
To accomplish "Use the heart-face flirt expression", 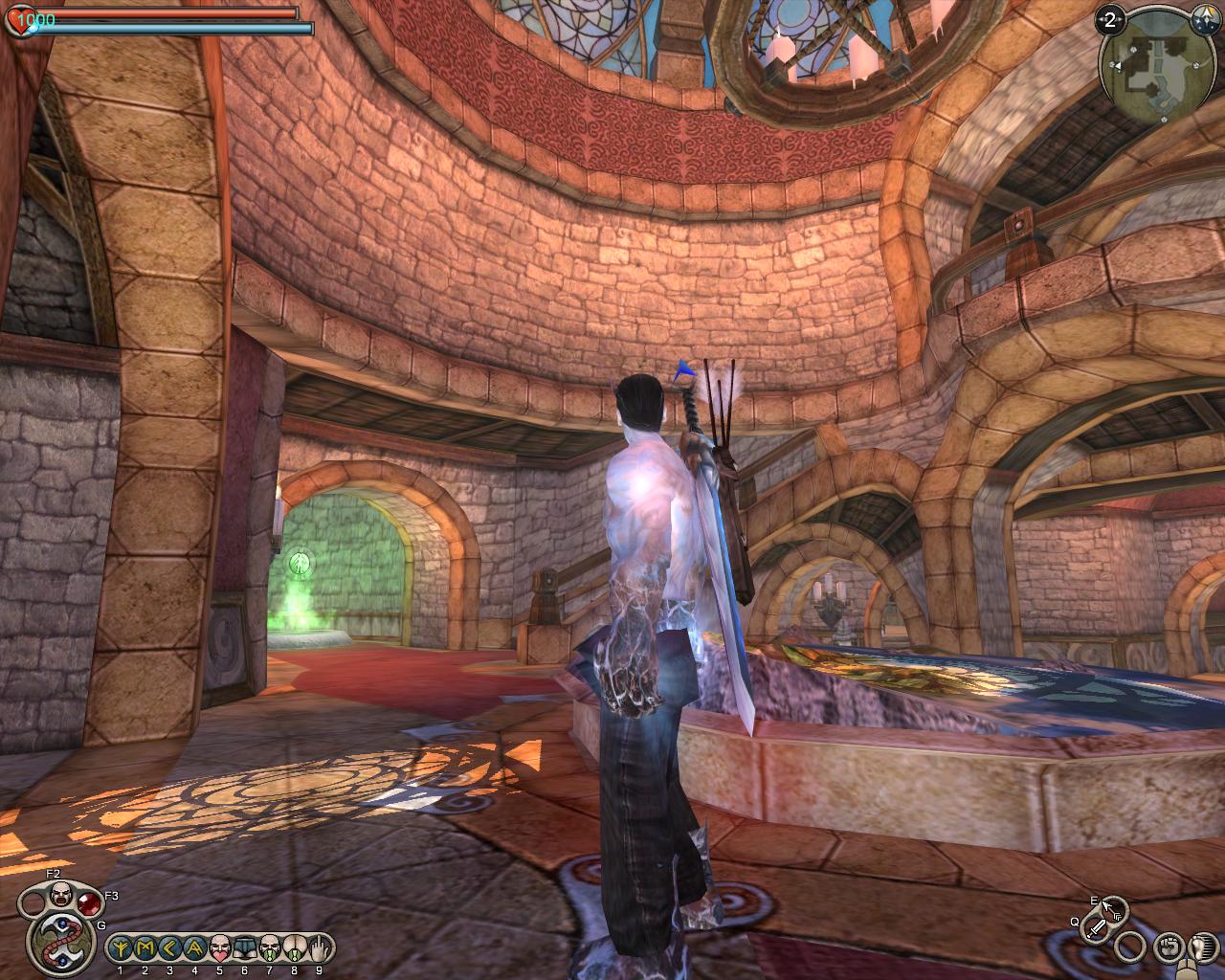I will [220, 948].
